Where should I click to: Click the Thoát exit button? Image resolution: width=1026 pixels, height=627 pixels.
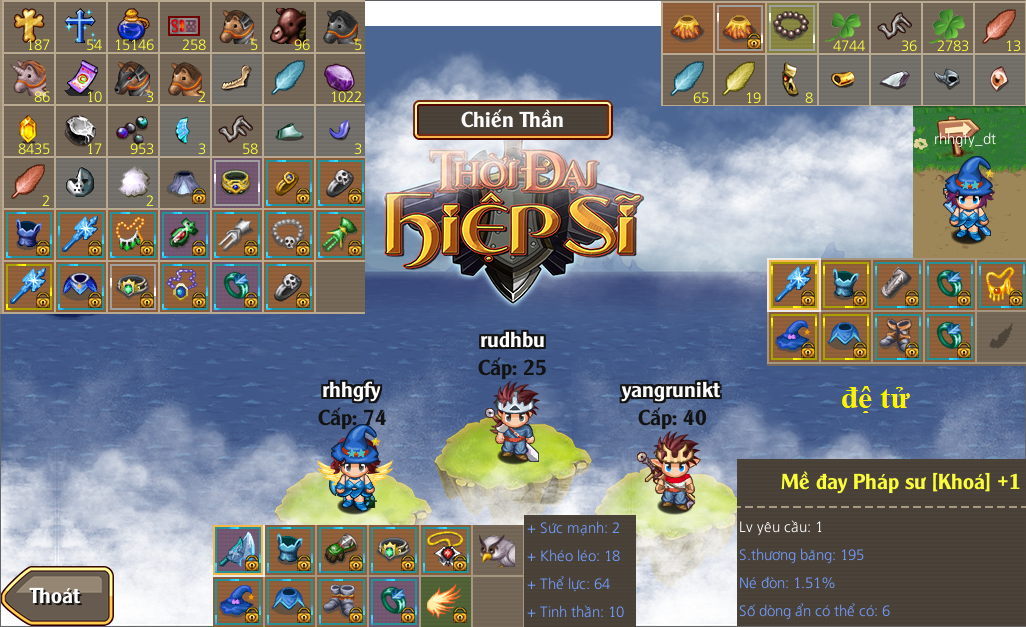57,596
